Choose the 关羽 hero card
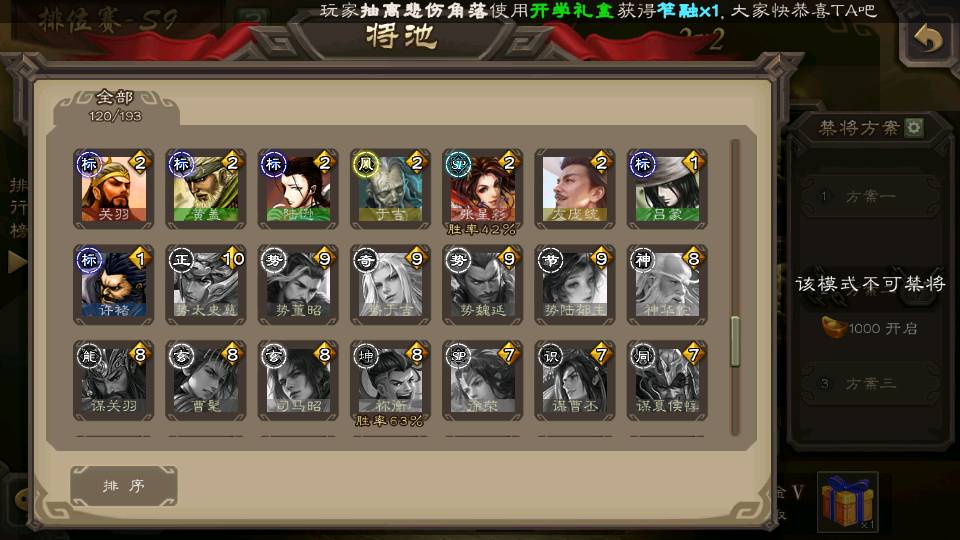 [113, 188]
